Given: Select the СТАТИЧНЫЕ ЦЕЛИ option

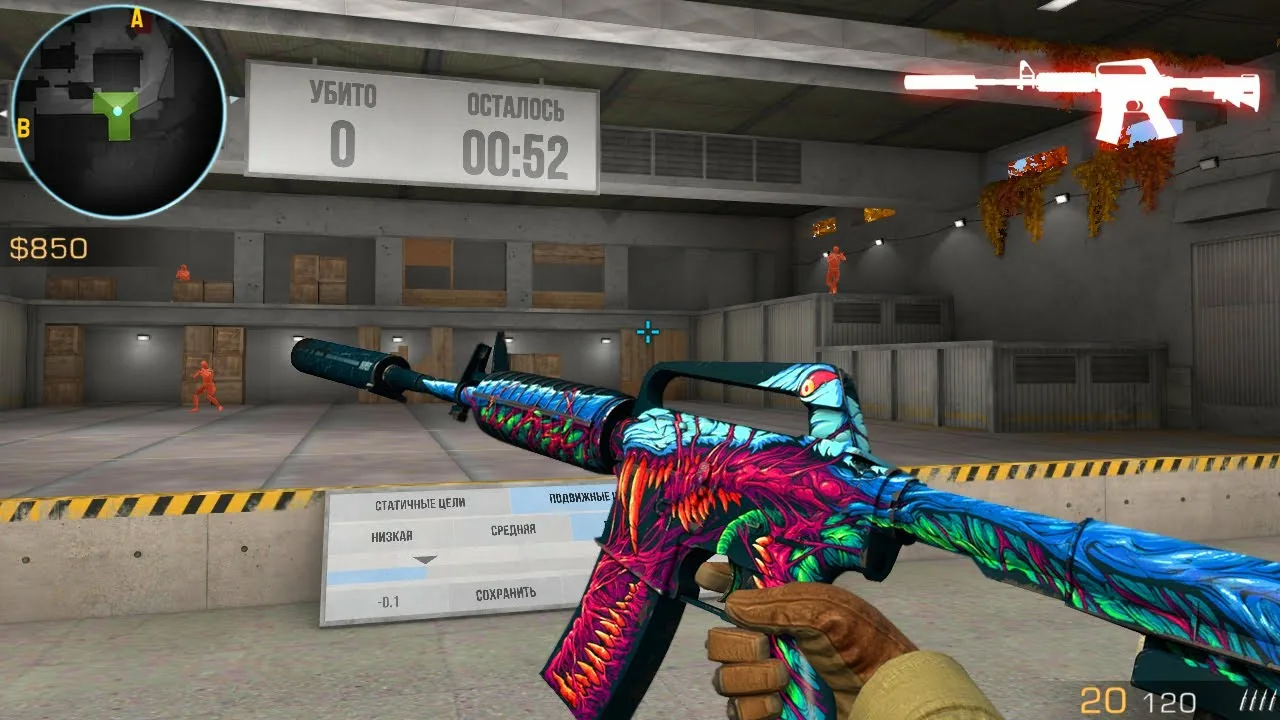Looking at the screenshot, I should (x=420, y=504).
